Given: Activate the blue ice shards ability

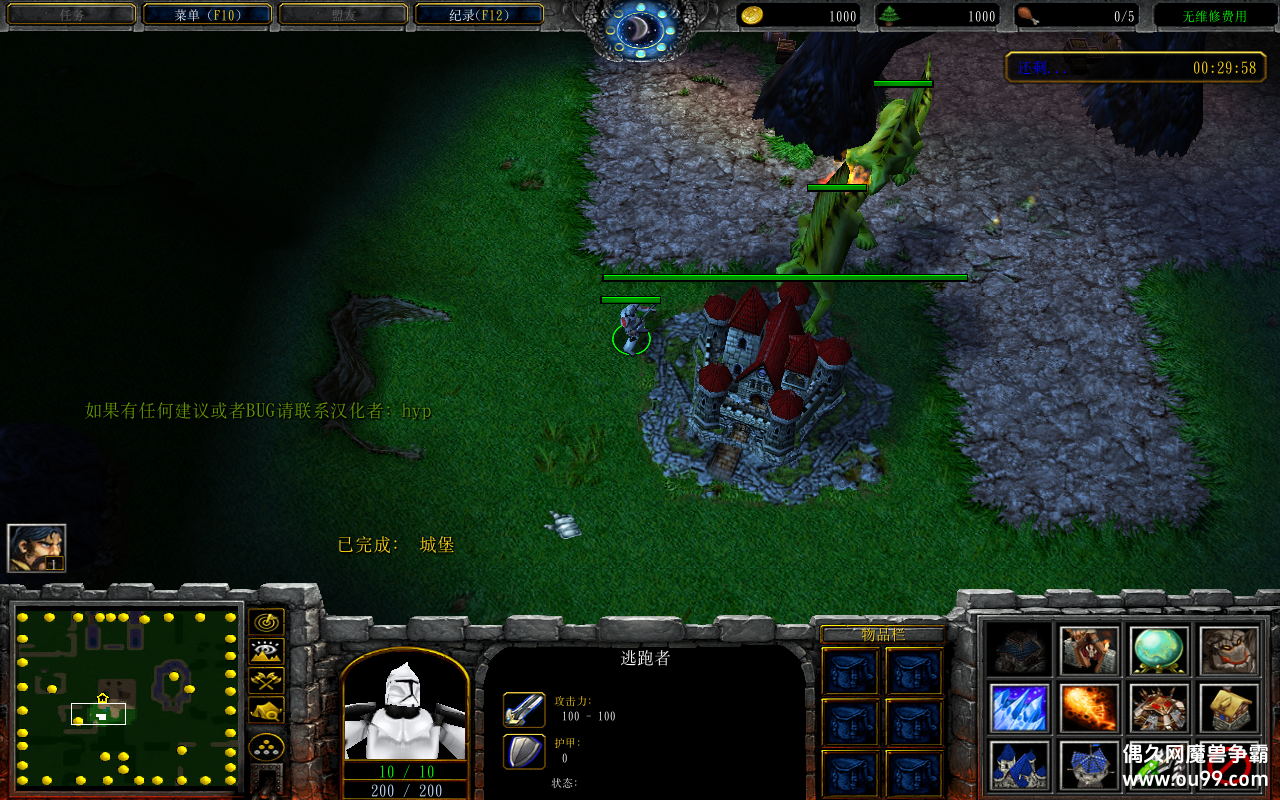Looking at the screenshot, I should coord(1019,708).
